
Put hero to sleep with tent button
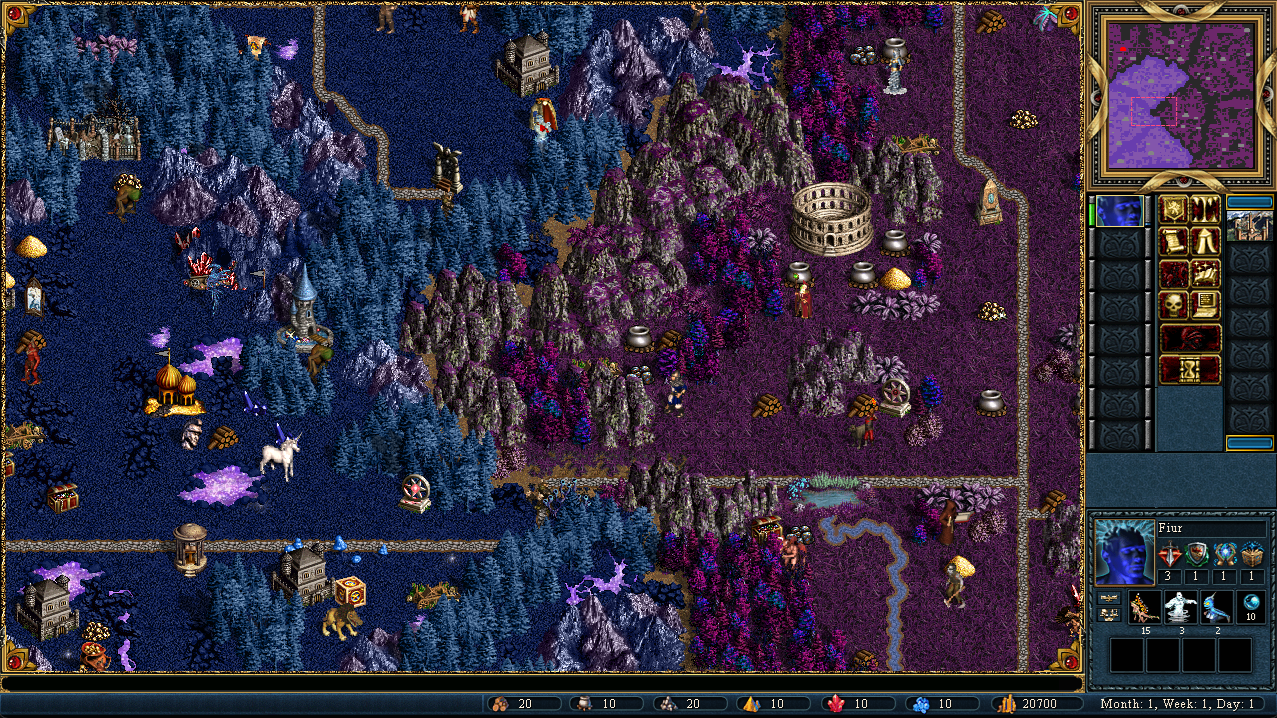pyautogui.click(x=1205, y=241)
